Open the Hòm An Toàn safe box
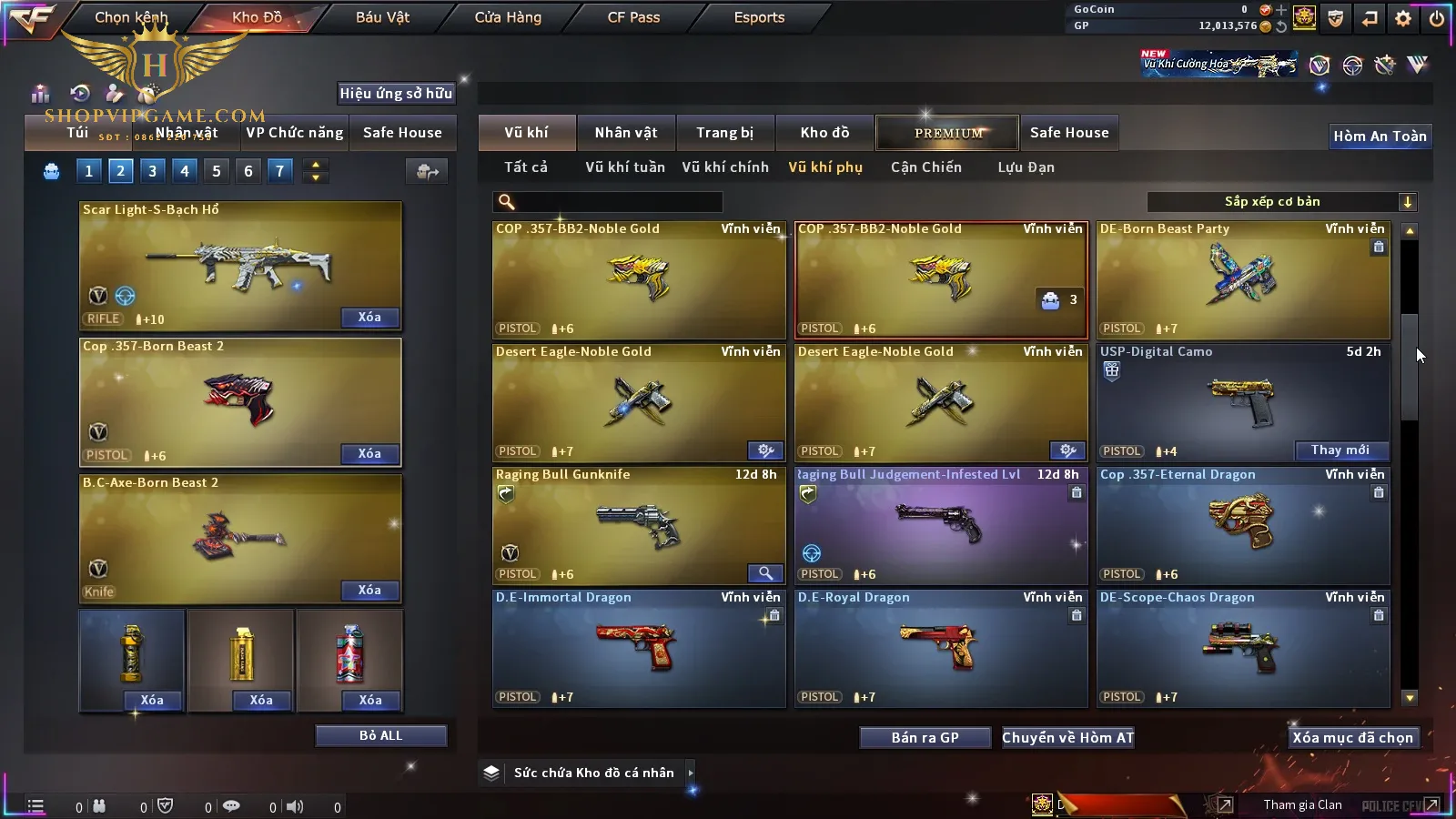Viewport: 1456px width, 819px height. tap(1380, 136)
